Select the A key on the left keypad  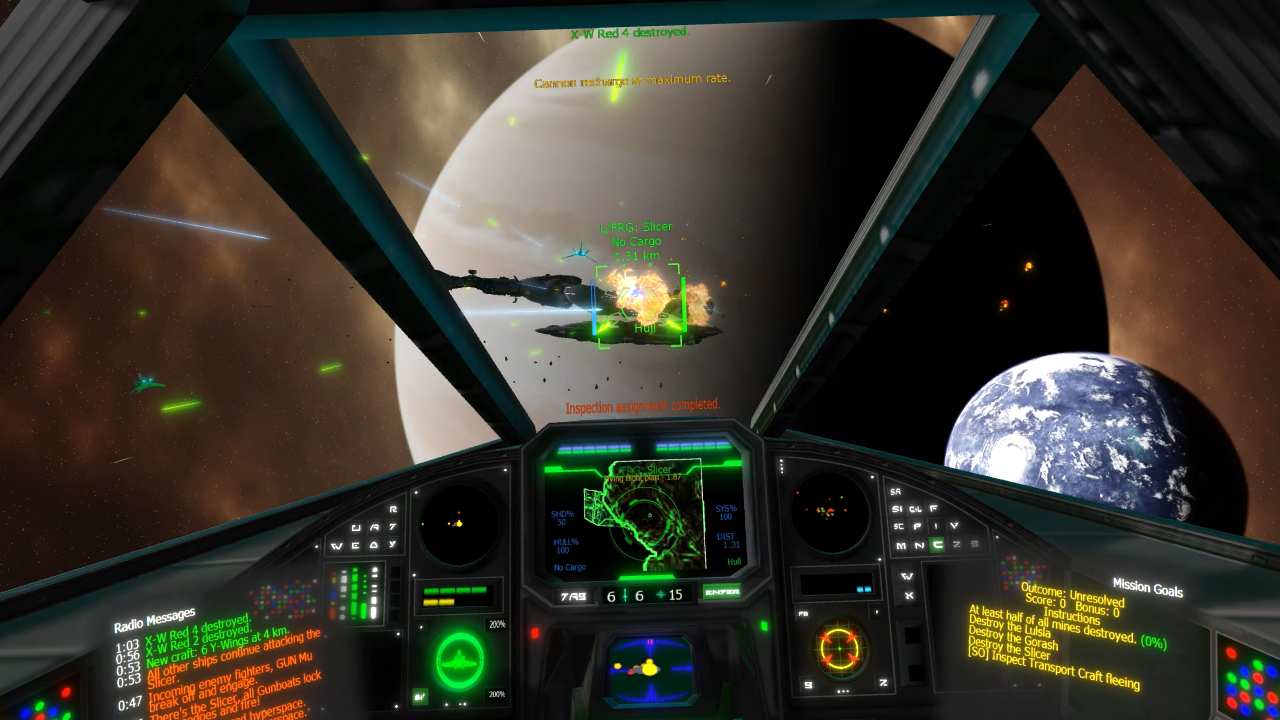point(375,528)
